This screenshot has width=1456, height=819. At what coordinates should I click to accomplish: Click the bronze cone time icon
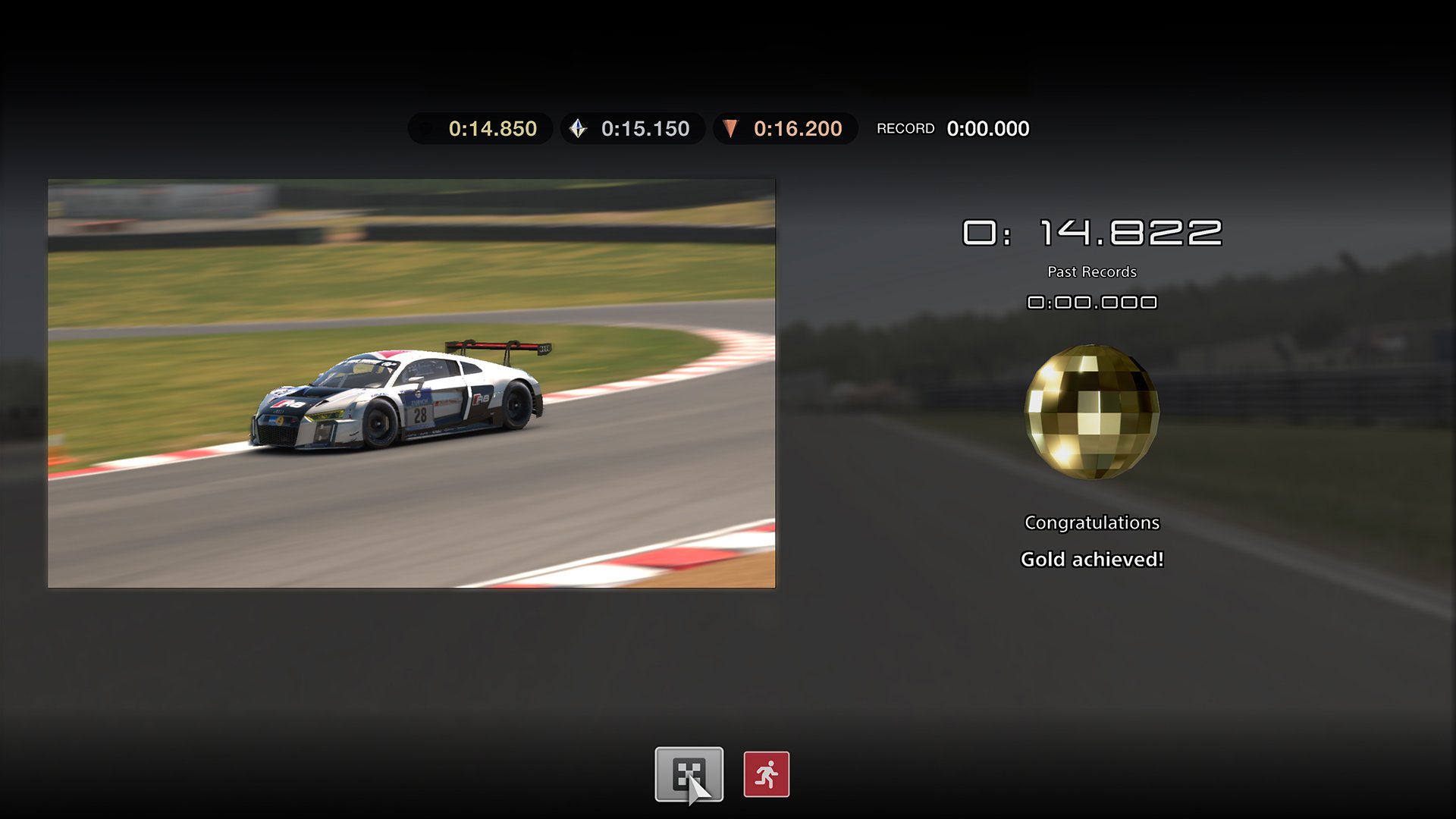730,128
